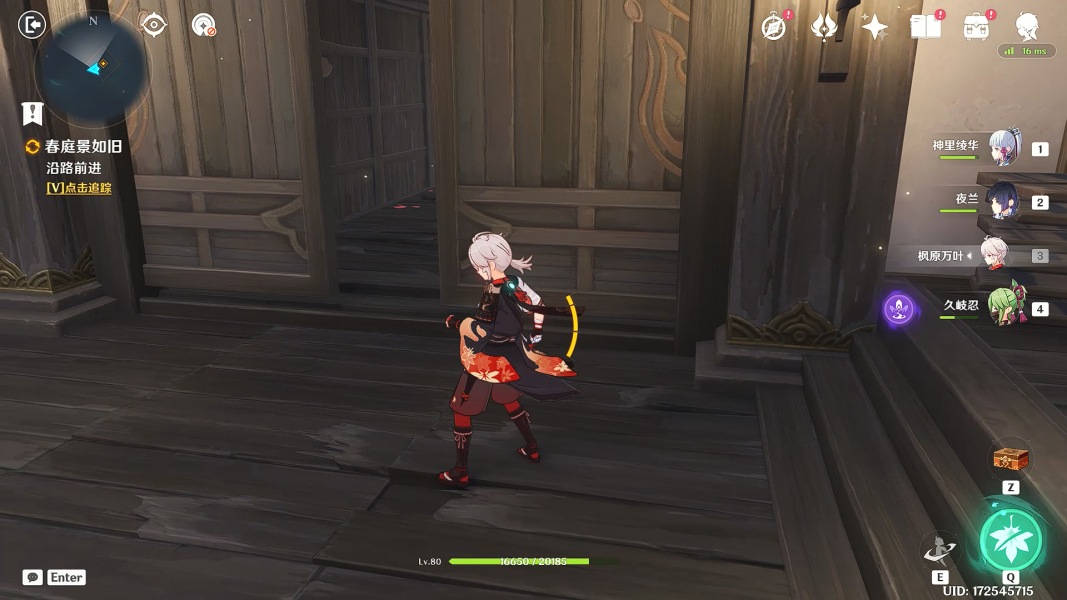Open the circular minimap
The image size is (1067, 600).
pyautogui.click(x=92, y=68)
